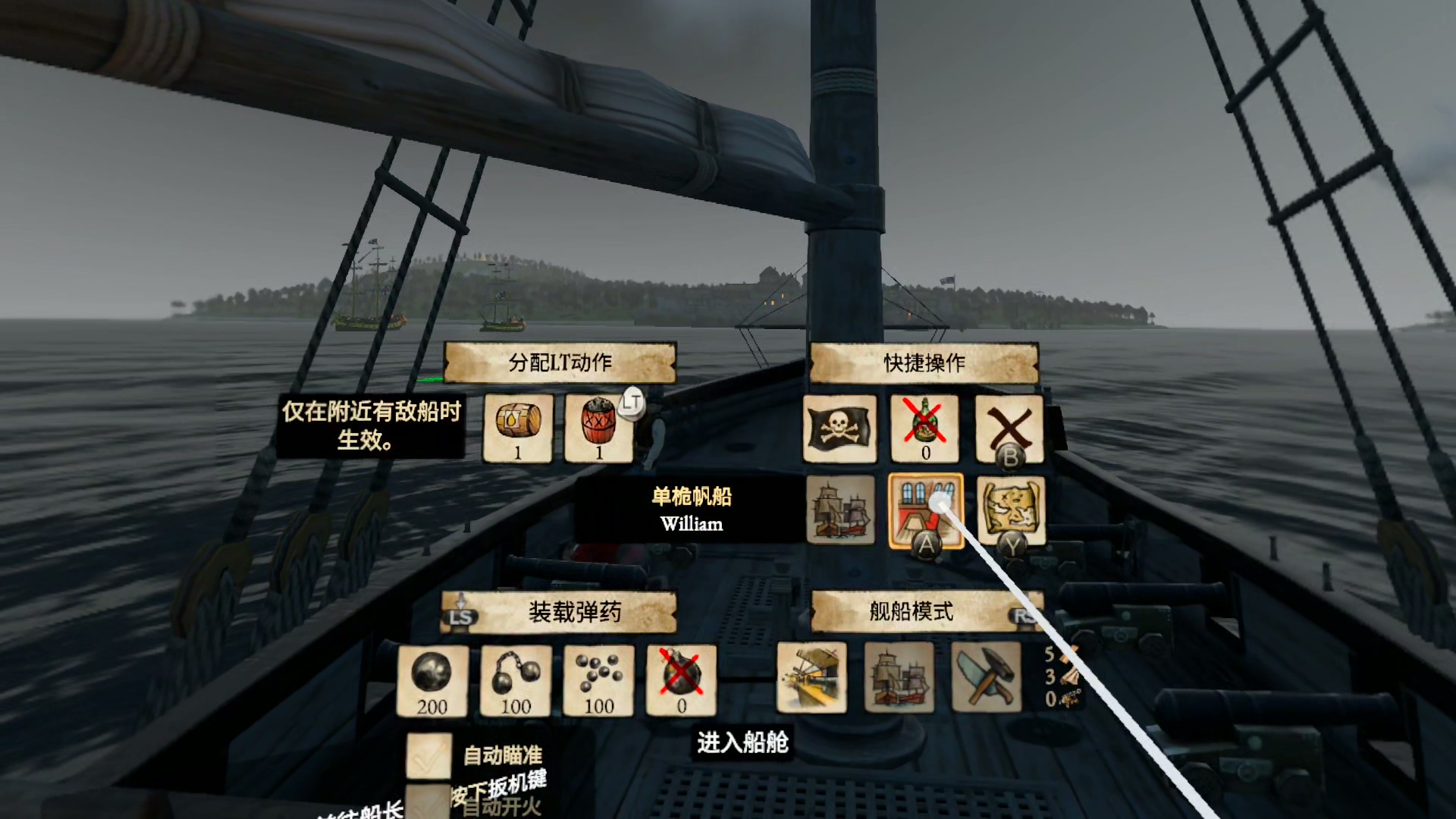Assign the oil barrel to LT

click(x=518, y=428)
